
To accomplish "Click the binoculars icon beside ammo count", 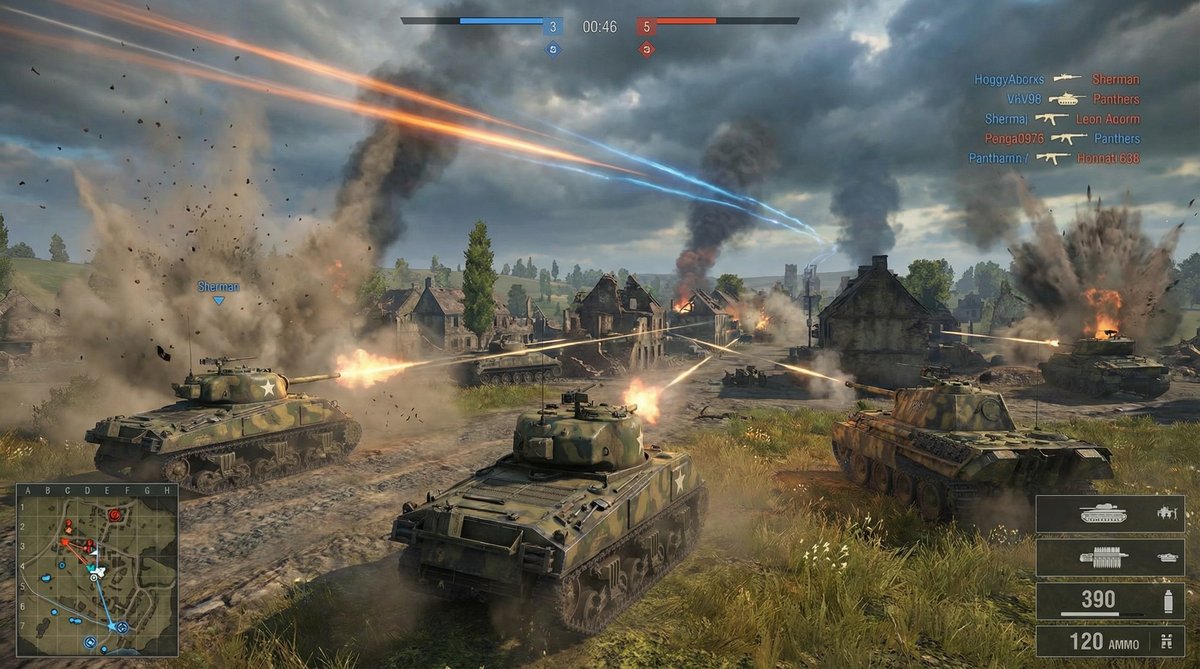I will coord(1165,641).
